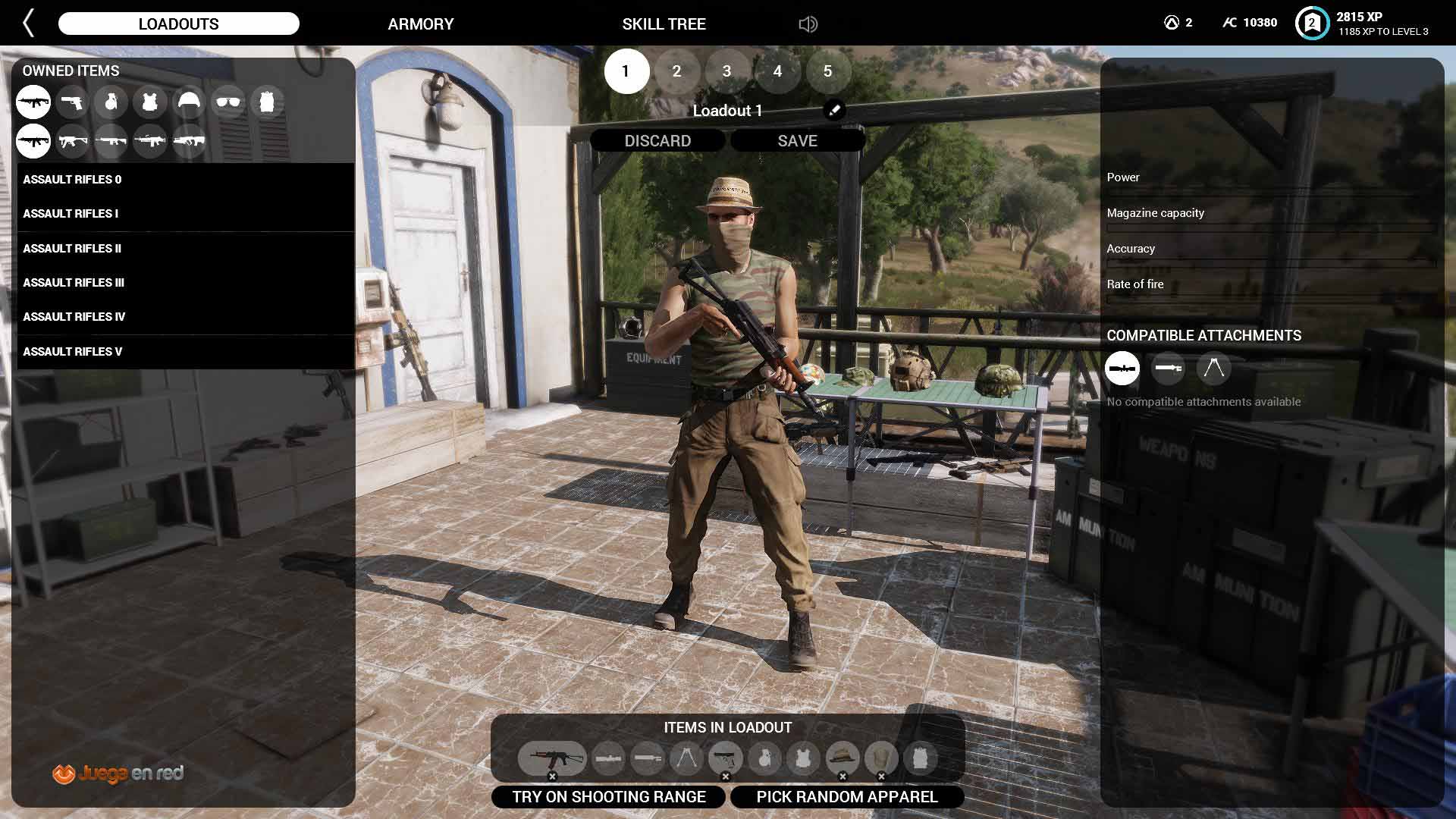
Task: Open the Assault Rifles V row
Action: [x=72, y=352]
